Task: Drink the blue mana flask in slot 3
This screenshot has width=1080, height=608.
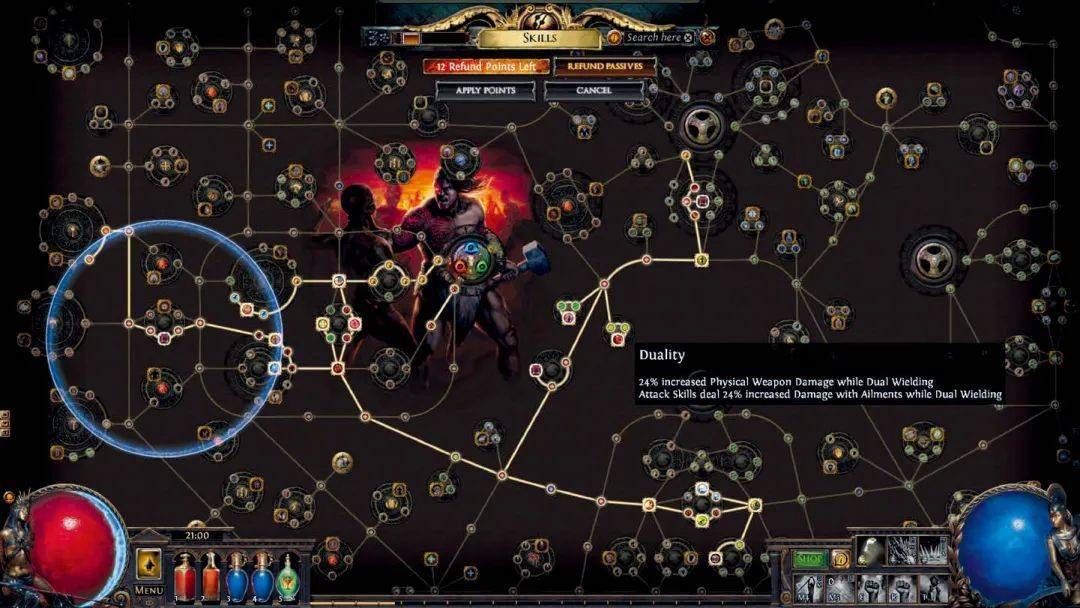Action: (x=236, y=577)
